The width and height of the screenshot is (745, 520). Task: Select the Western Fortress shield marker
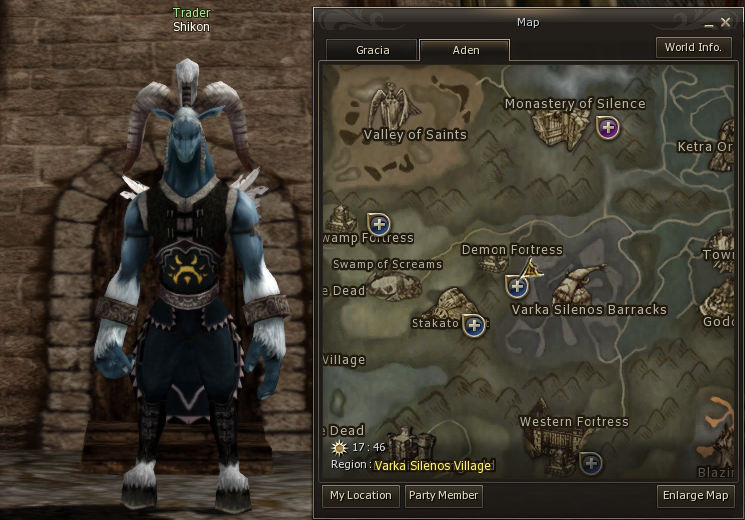tap(591, 462)
